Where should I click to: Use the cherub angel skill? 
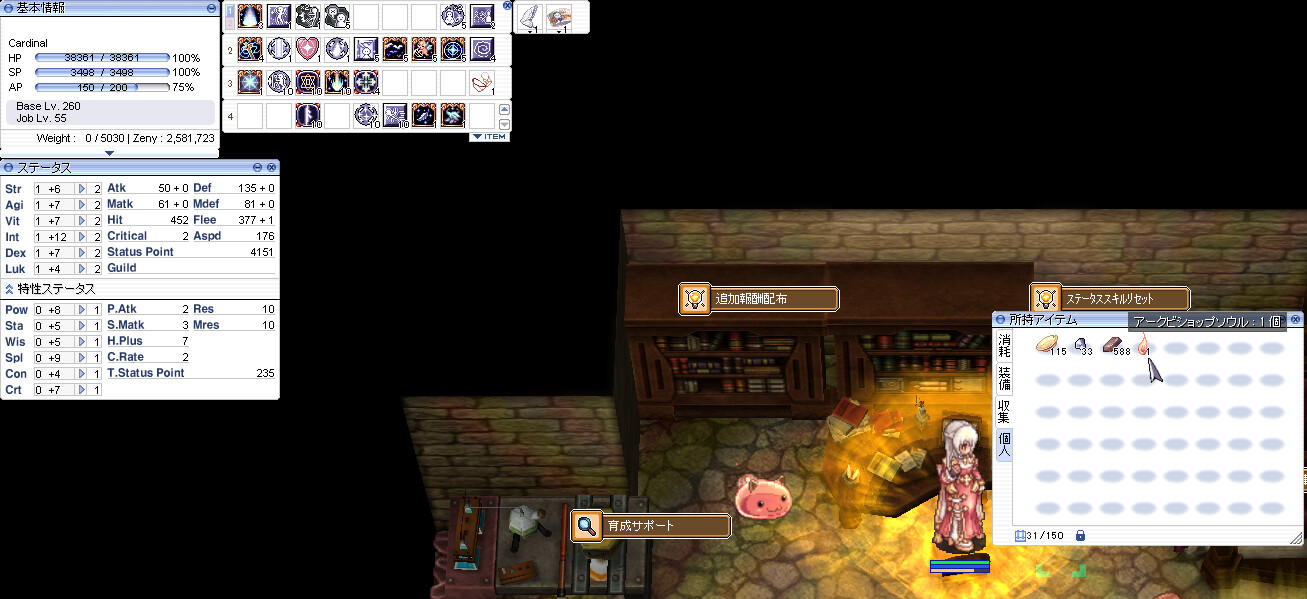point(423,48)
